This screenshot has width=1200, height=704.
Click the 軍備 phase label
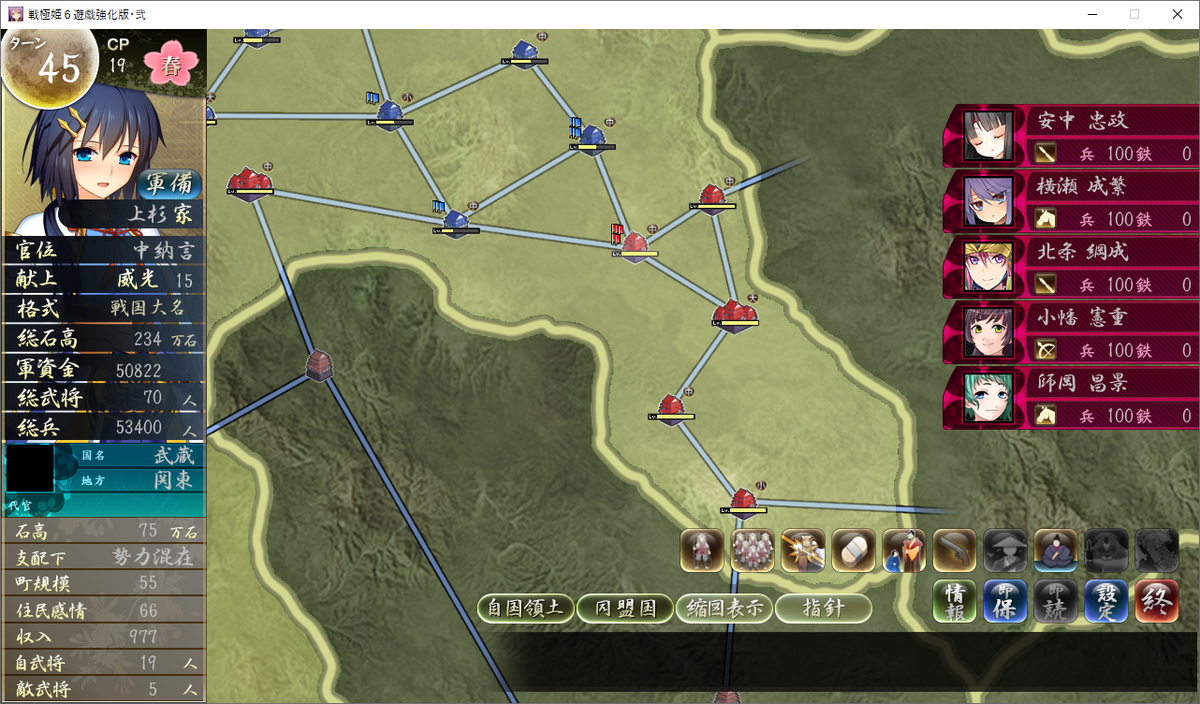click(168, 185)
